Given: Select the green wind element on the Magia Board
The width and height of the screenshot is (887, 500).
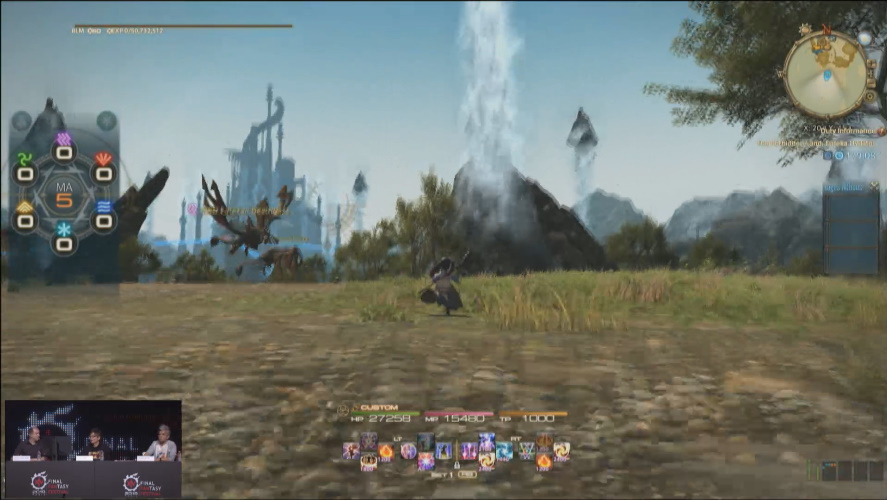Looking at the screenshot, I should click(24, 161).
